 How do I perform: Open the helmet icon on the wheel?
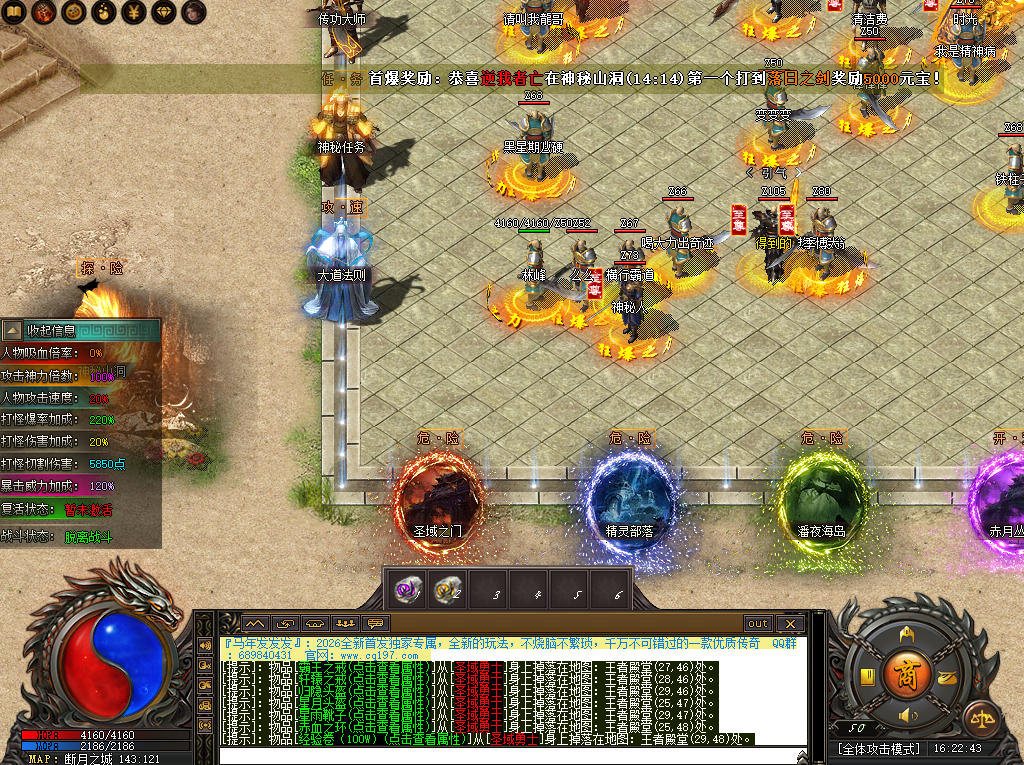907,634
